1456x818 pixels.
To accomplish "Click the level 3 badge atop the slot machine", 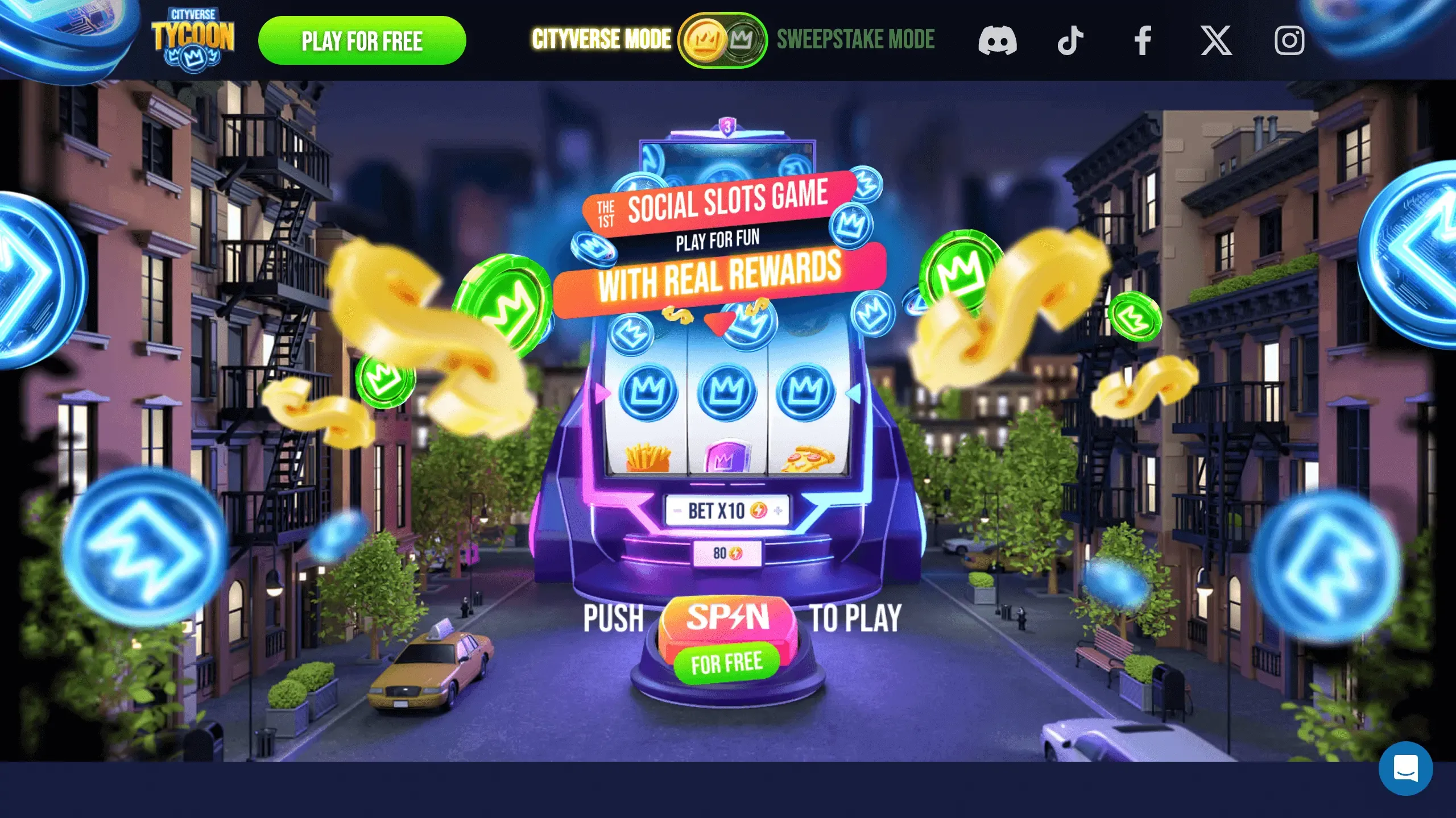I will pyautogui.click(x=727, y=126).
